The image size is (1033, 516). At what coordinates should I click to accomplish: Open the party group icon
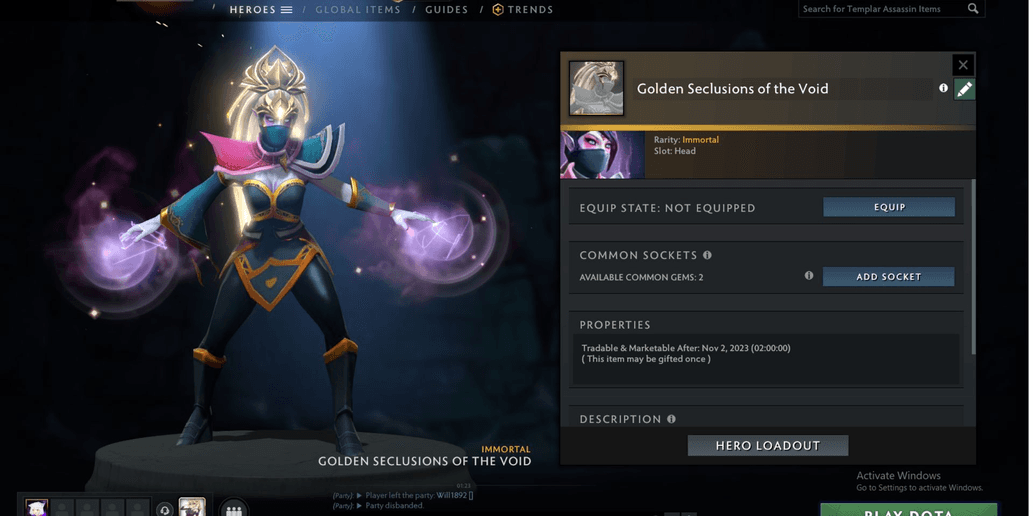pos(234,508)
